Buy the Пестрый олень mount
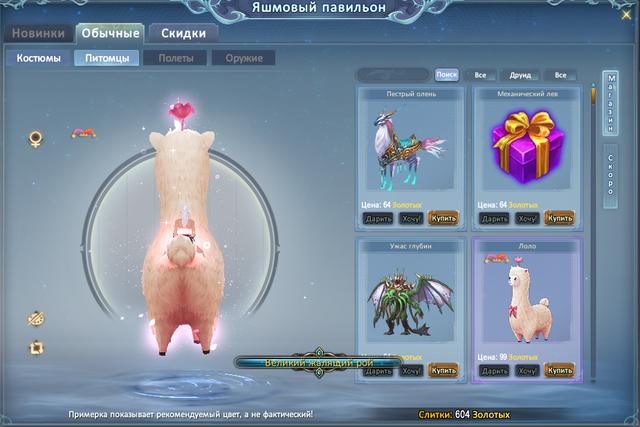Viewport: 640px width, 427px height. tap(443, 217)
